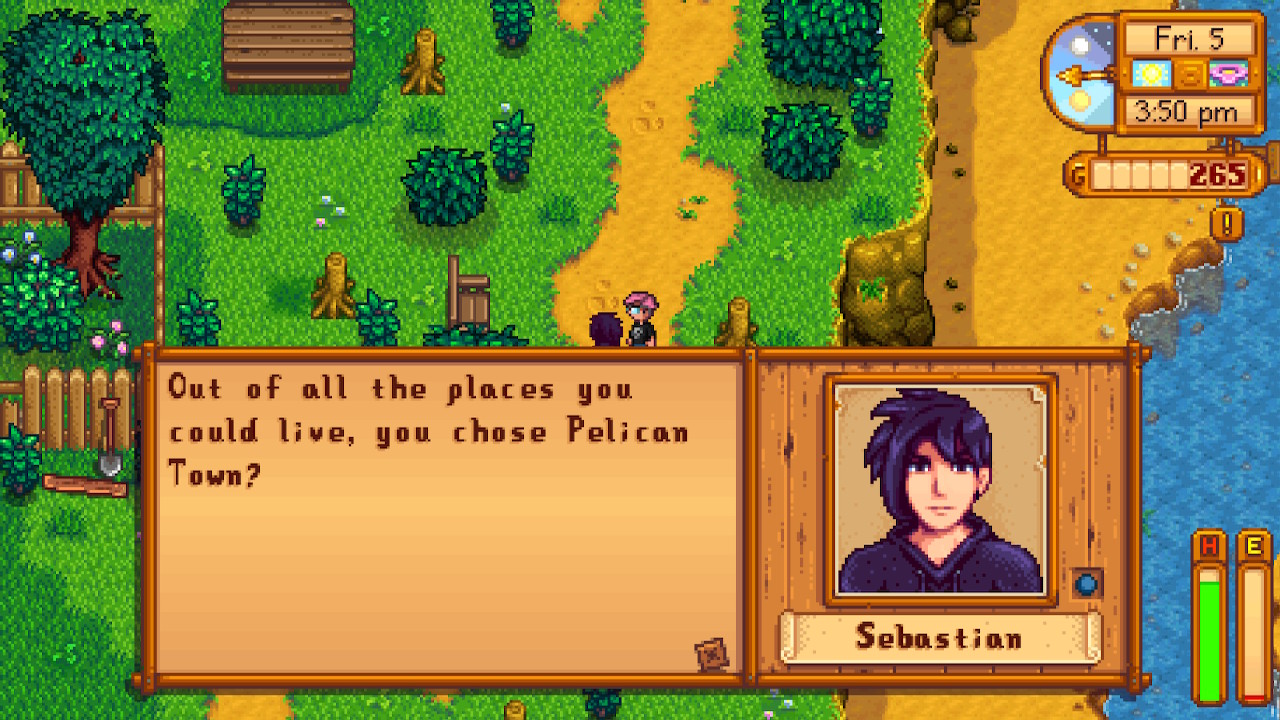Click the clock showing 3:50 pm

click(1189, 113)
